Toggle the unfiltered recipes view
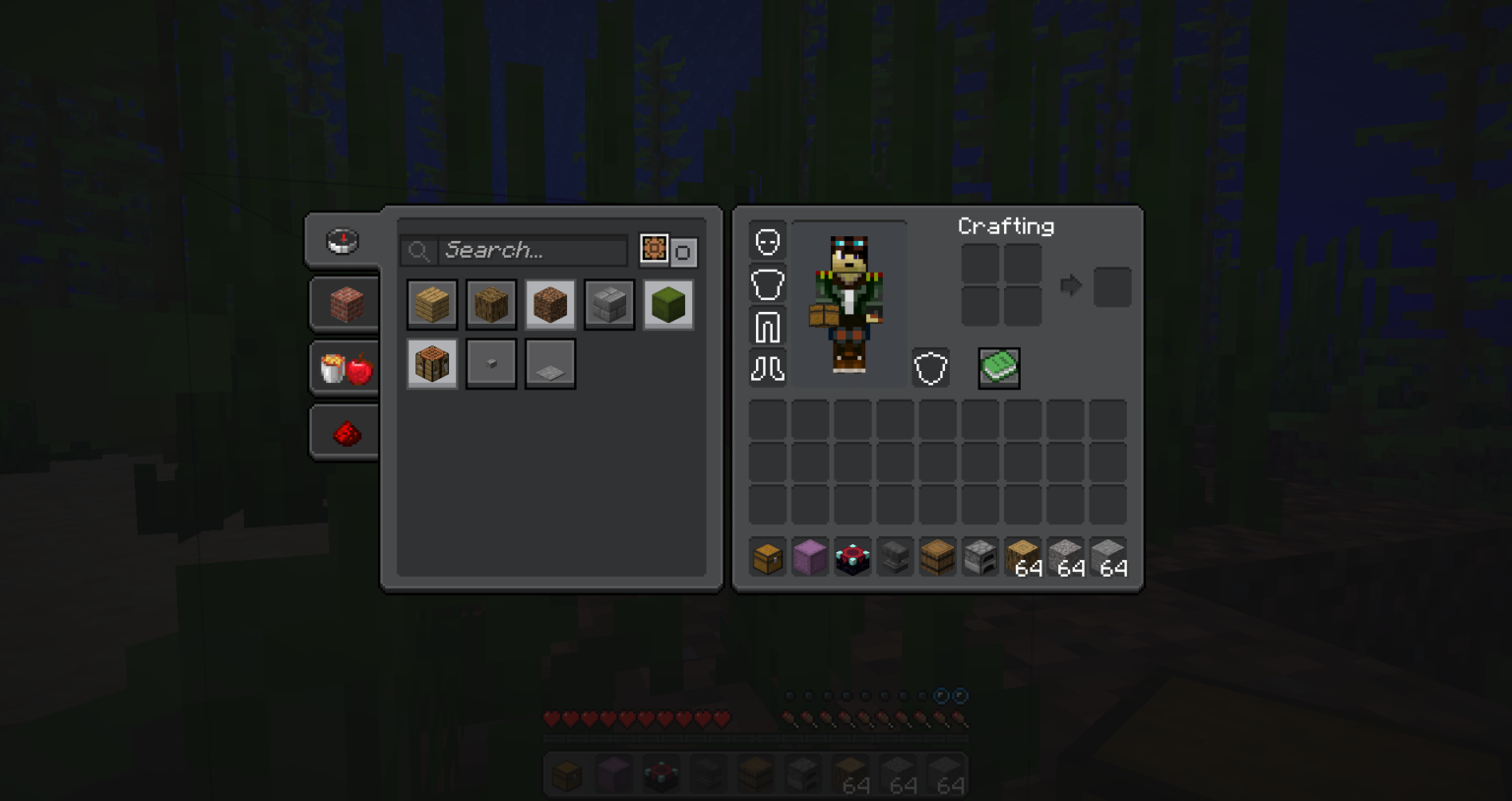The image size is (1512, 801). 682,250
